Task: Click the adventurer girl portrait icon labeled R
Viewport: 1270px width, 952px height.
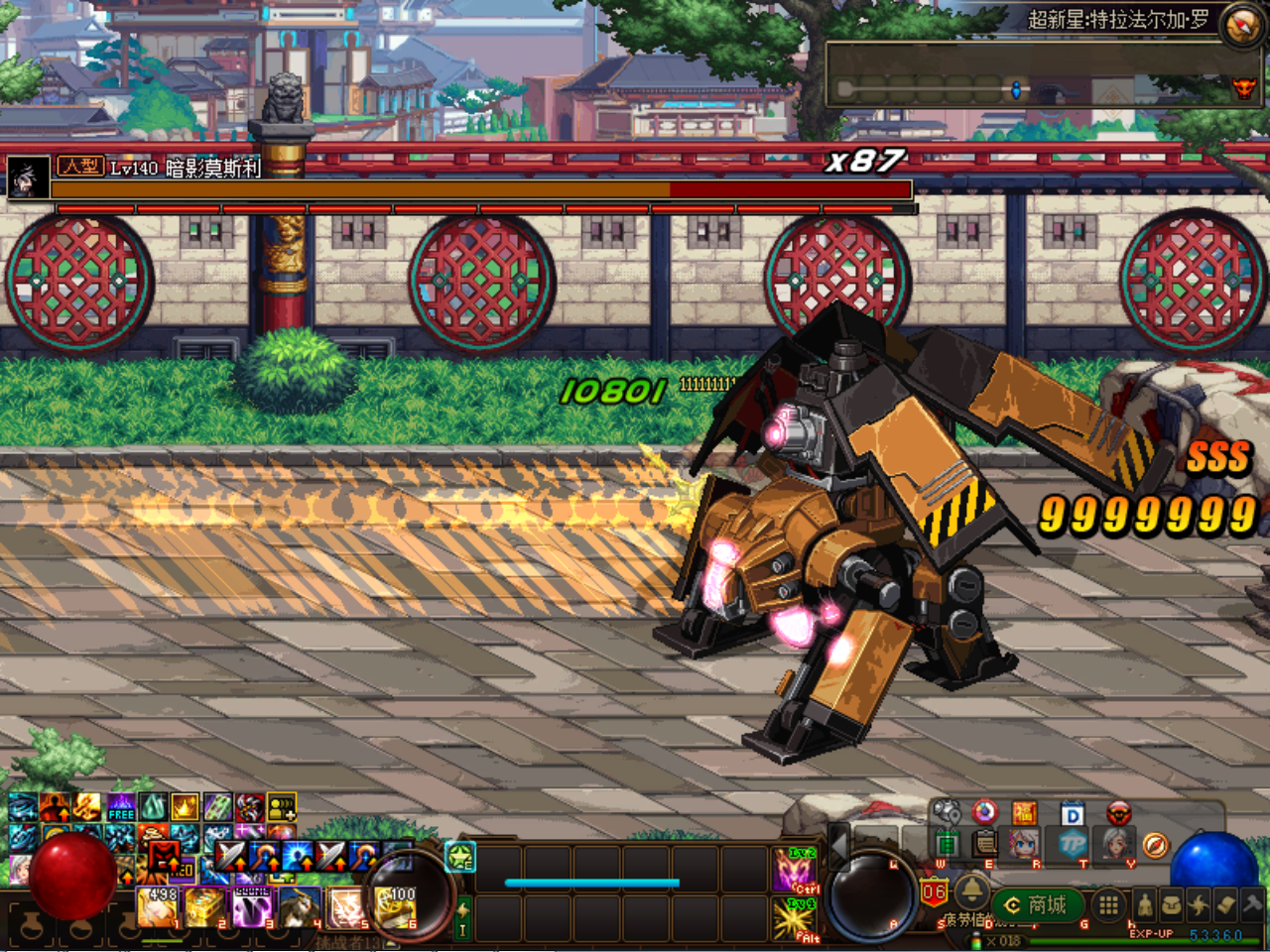Action: 1023,845
